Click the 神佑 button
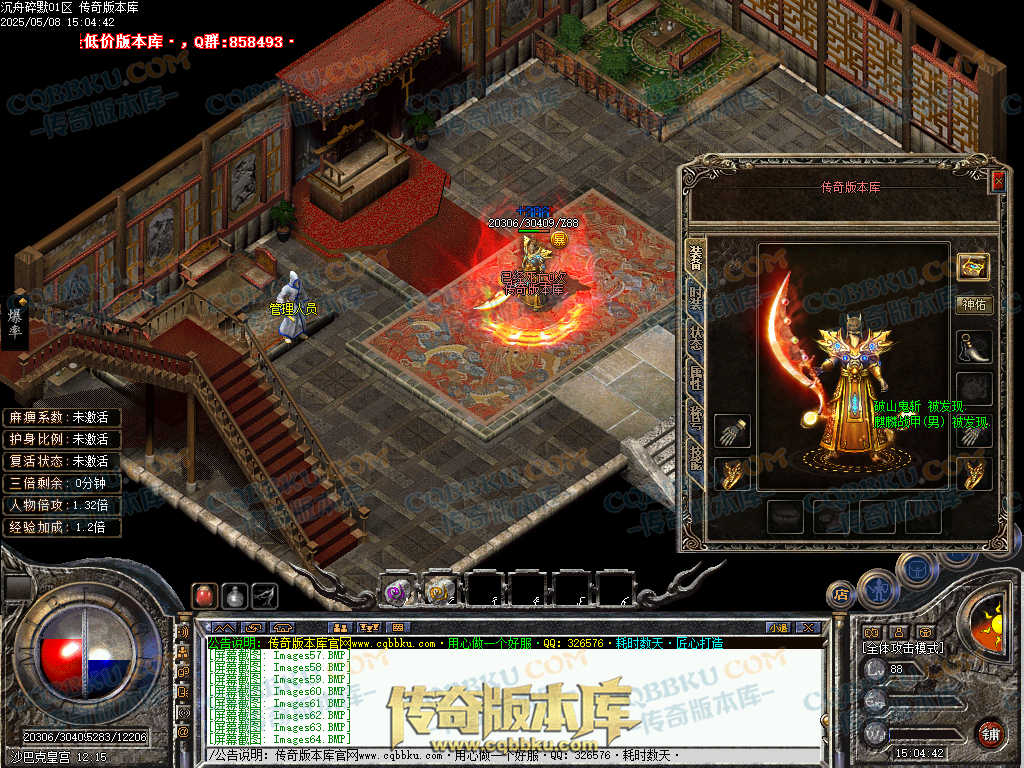Screen dimensions: 1024x768 coord(974,305)
